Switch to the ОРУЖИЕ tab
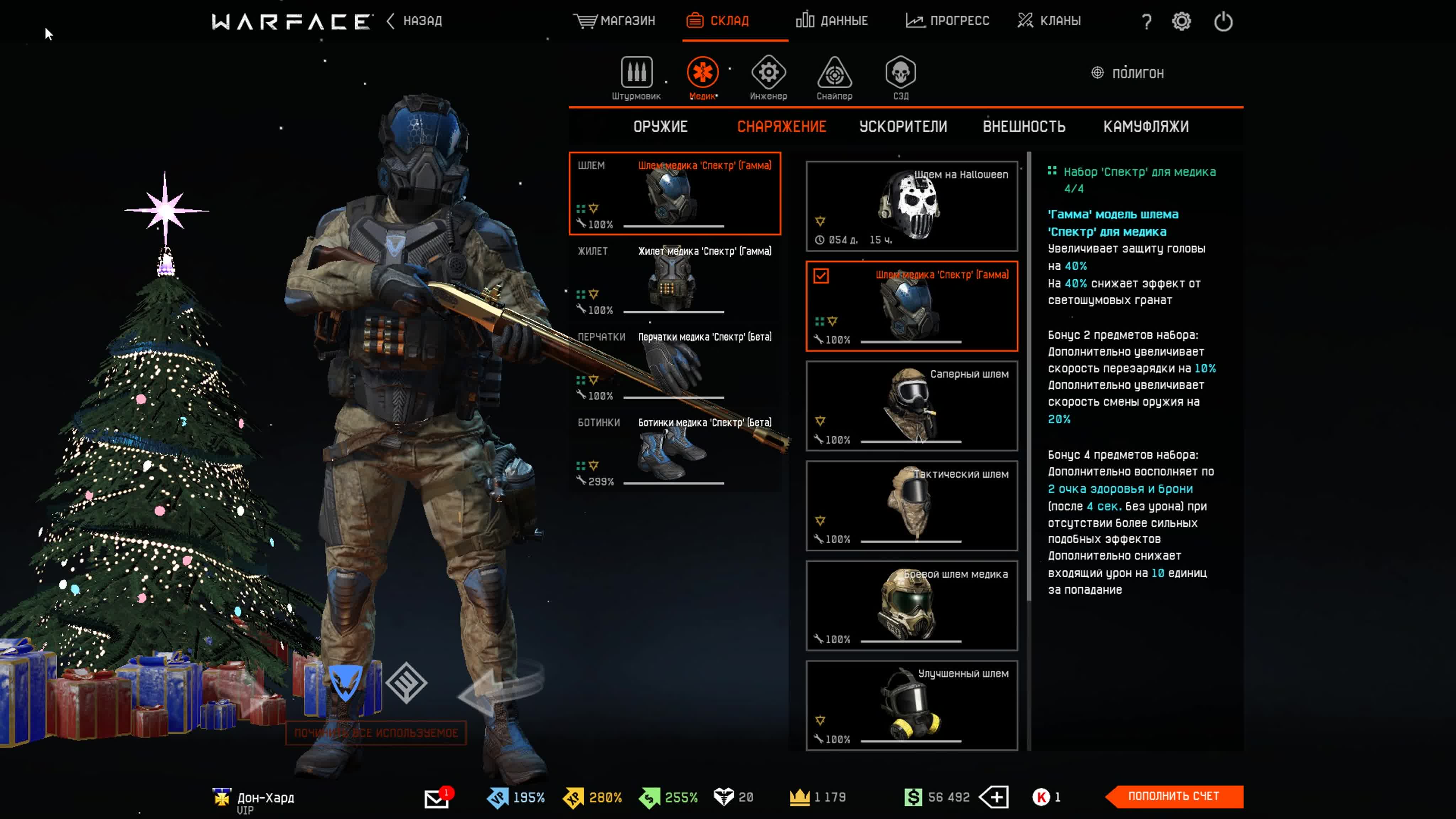The width and height of the screenshot is (1456, 819). tap(660, 127)
